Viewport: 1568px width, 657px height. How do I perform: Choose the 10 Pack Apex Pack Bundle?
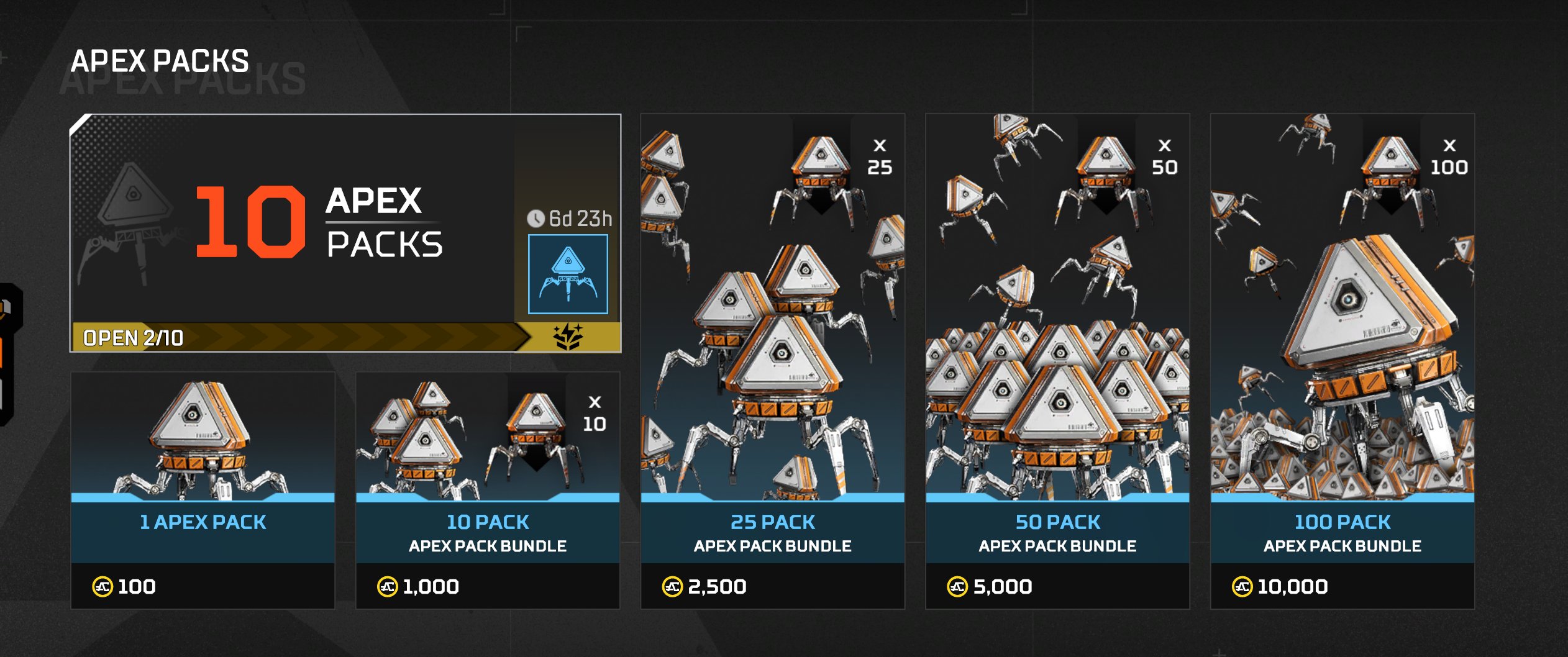tap(487, 489)
